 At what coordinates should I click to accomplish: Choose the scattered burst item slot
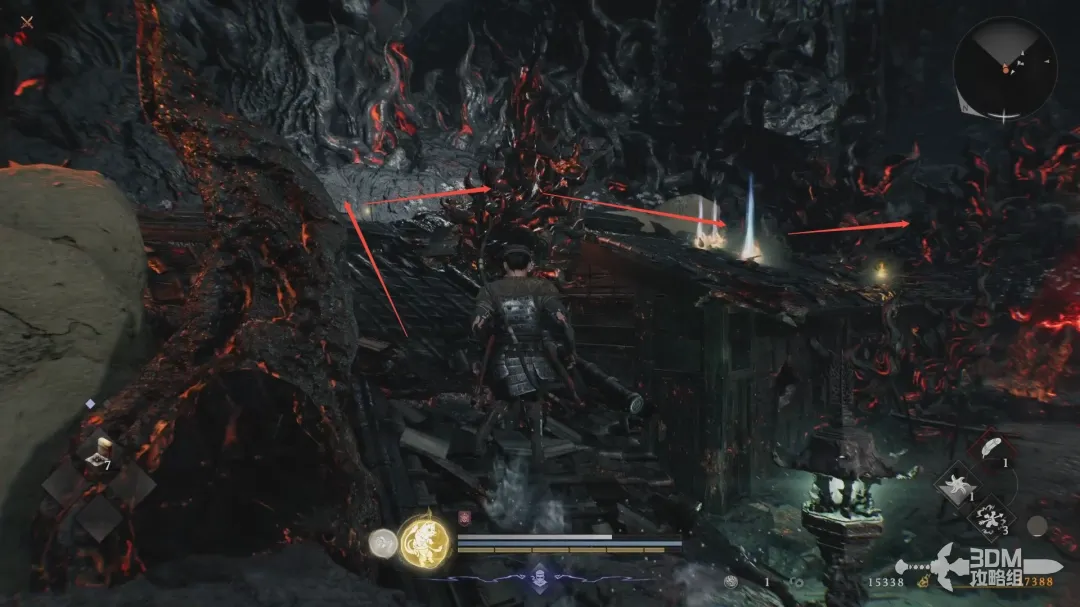(989, 519)
